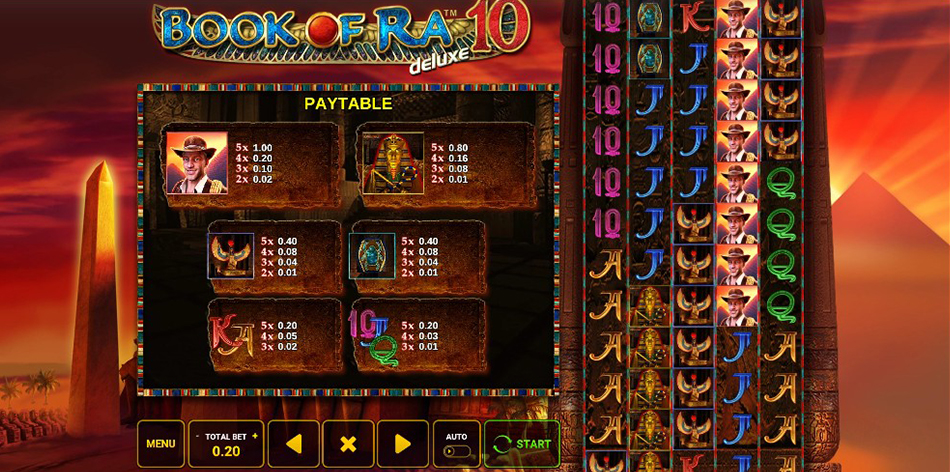Go to next paytable page

(403, 444)
